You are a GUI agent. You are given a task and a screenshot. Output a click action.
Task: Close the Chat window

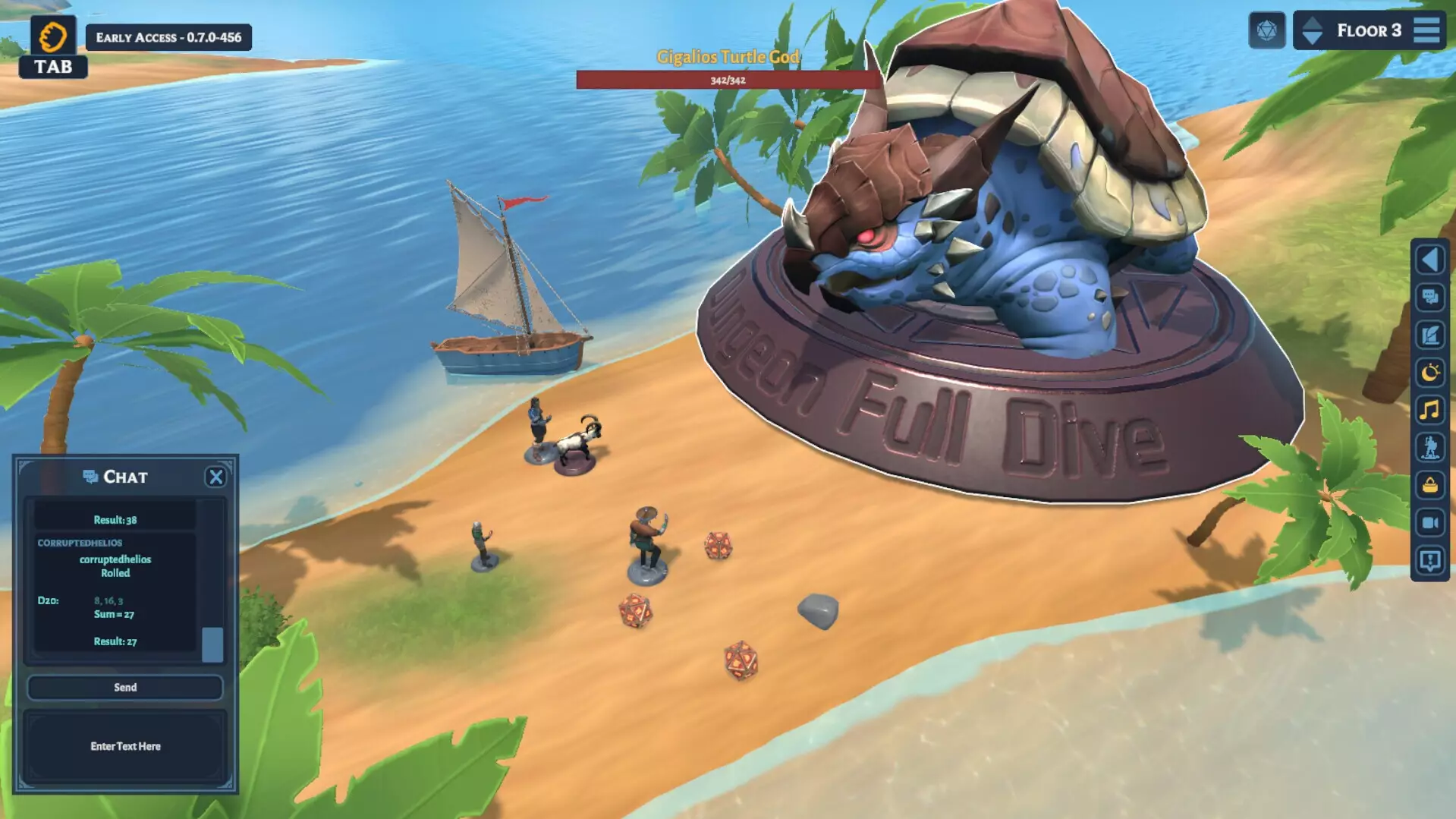tap(217, 476)
